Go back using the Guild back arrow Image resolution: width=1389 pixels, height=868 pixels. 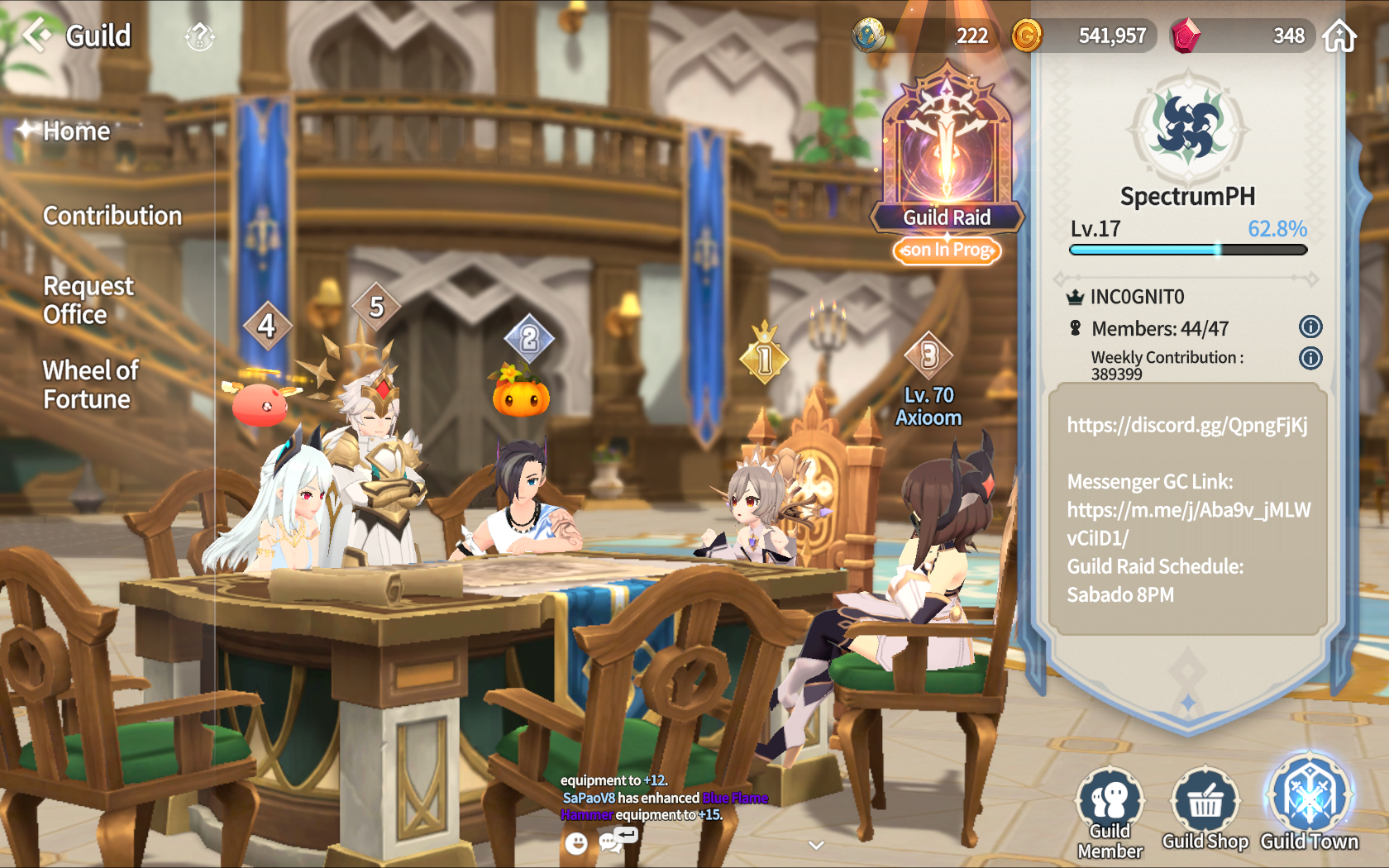(x=36, y=36)
